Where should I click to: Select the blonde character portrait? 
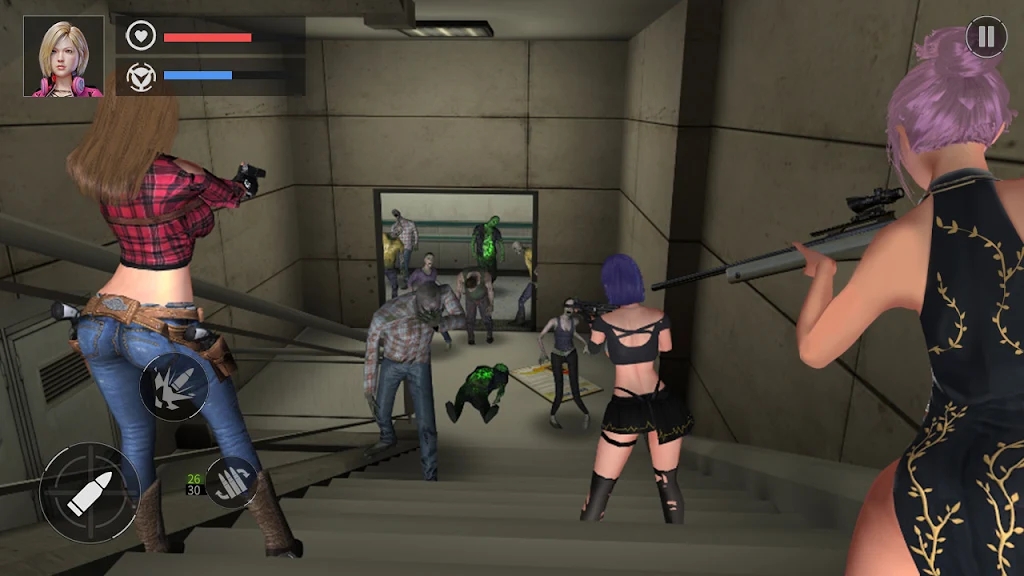click(x=64, y=57)
